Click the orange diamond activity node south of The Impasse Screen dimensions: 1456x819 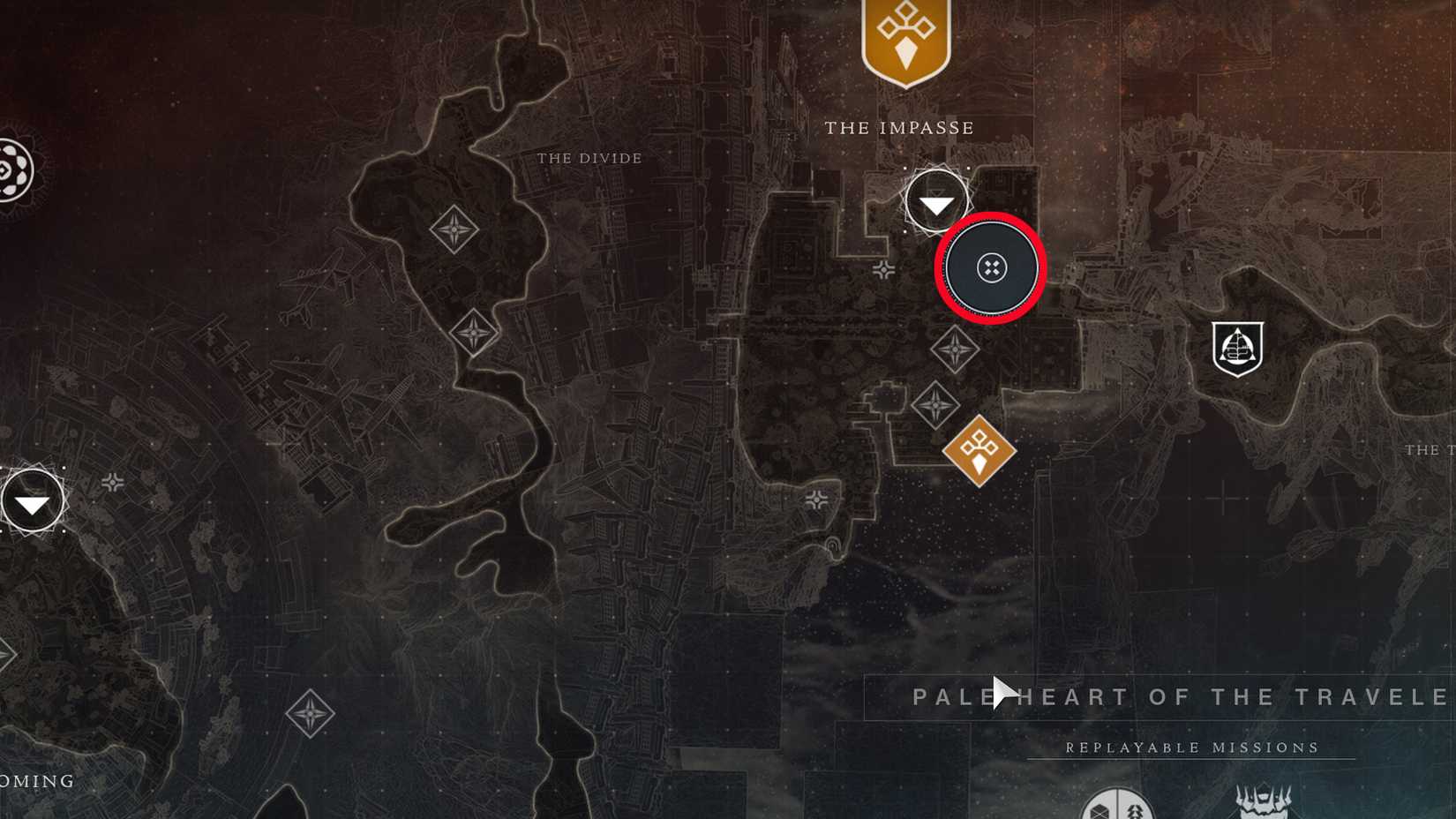pyautogui.click(x=978, y=452)
